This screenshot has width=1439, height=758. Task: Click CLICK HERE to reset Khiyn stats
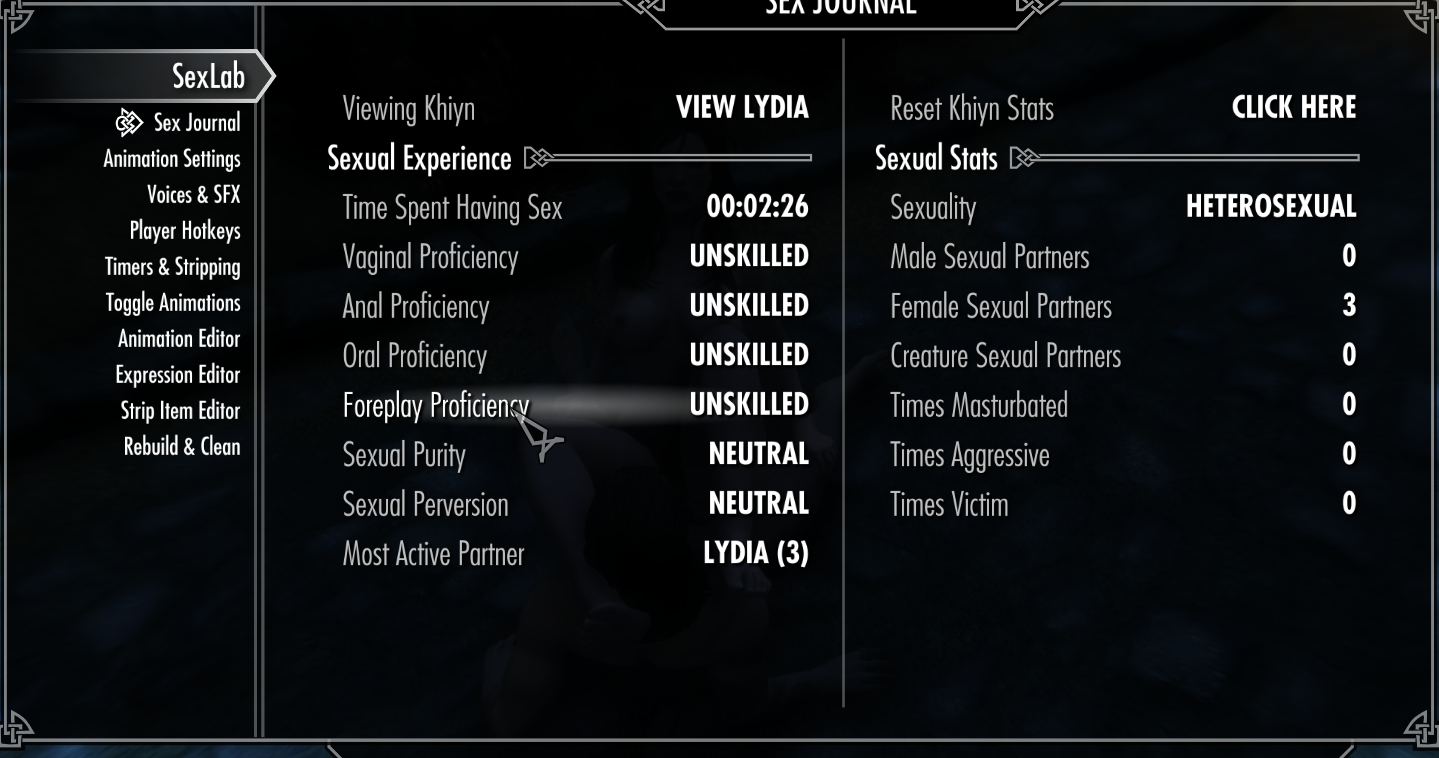pyautogui.click(x=1295, y=107)
